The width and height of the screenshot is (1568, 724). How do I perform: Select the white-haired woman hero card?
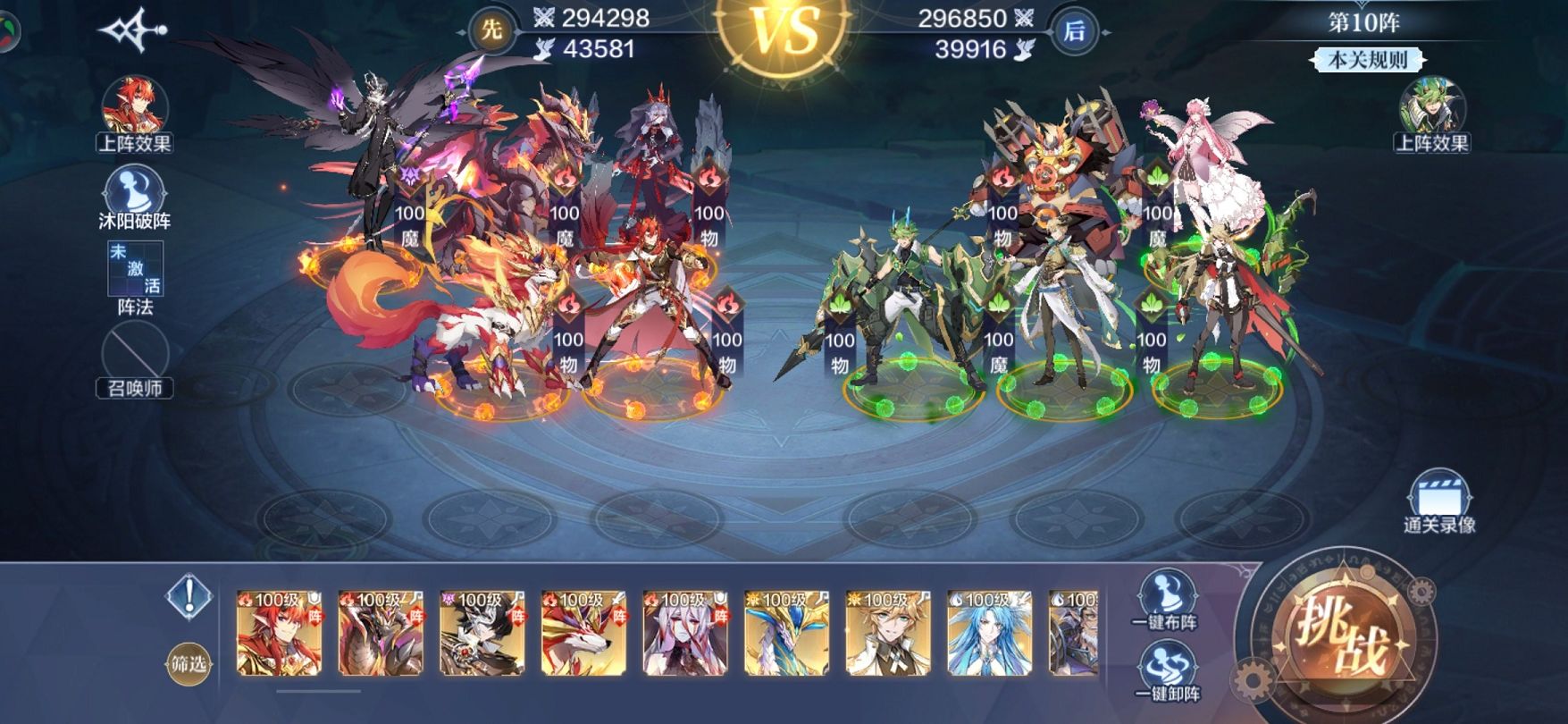[685, 633]
